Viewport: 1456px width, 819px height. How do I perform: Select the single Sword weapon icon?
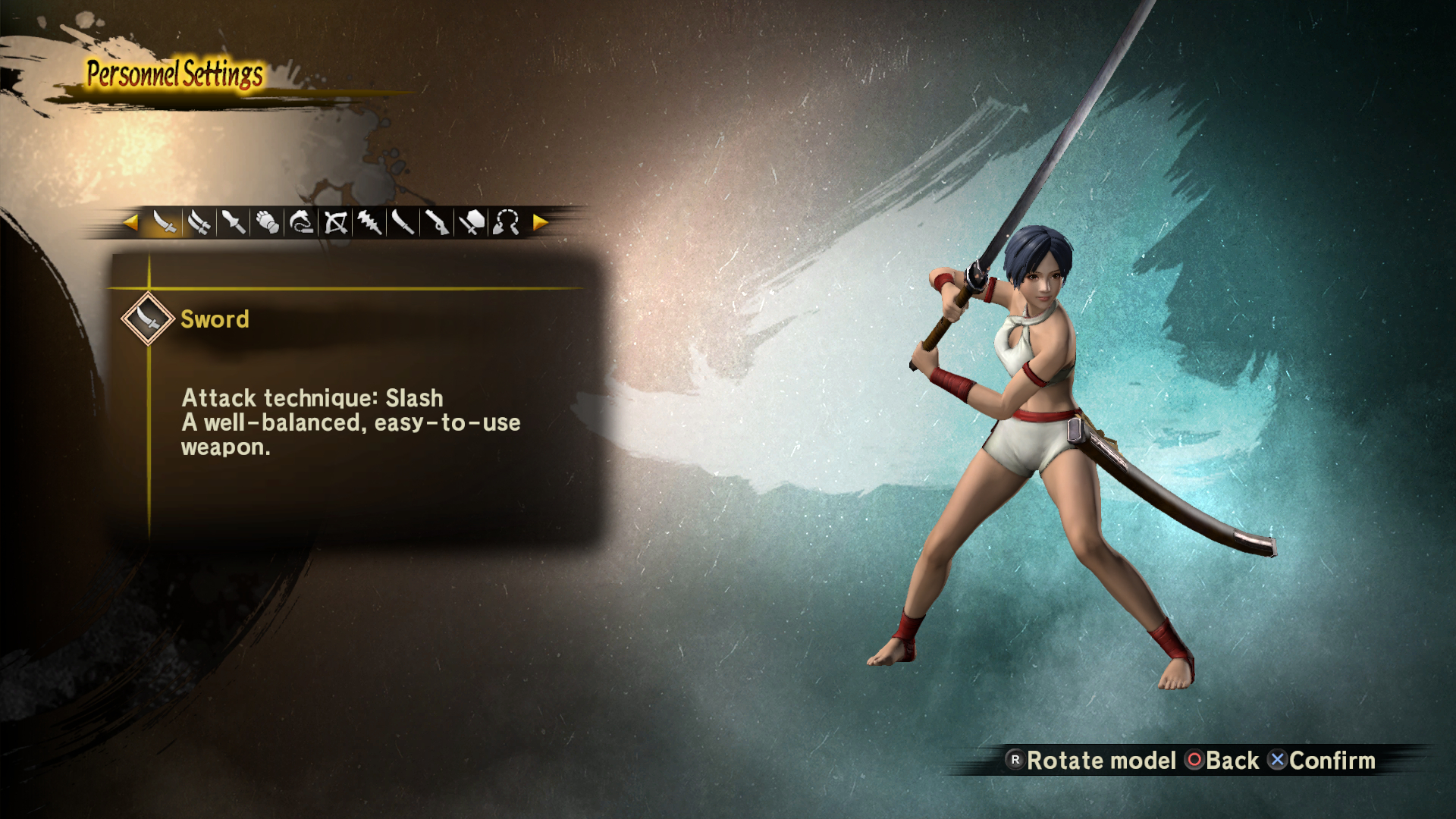165,222
